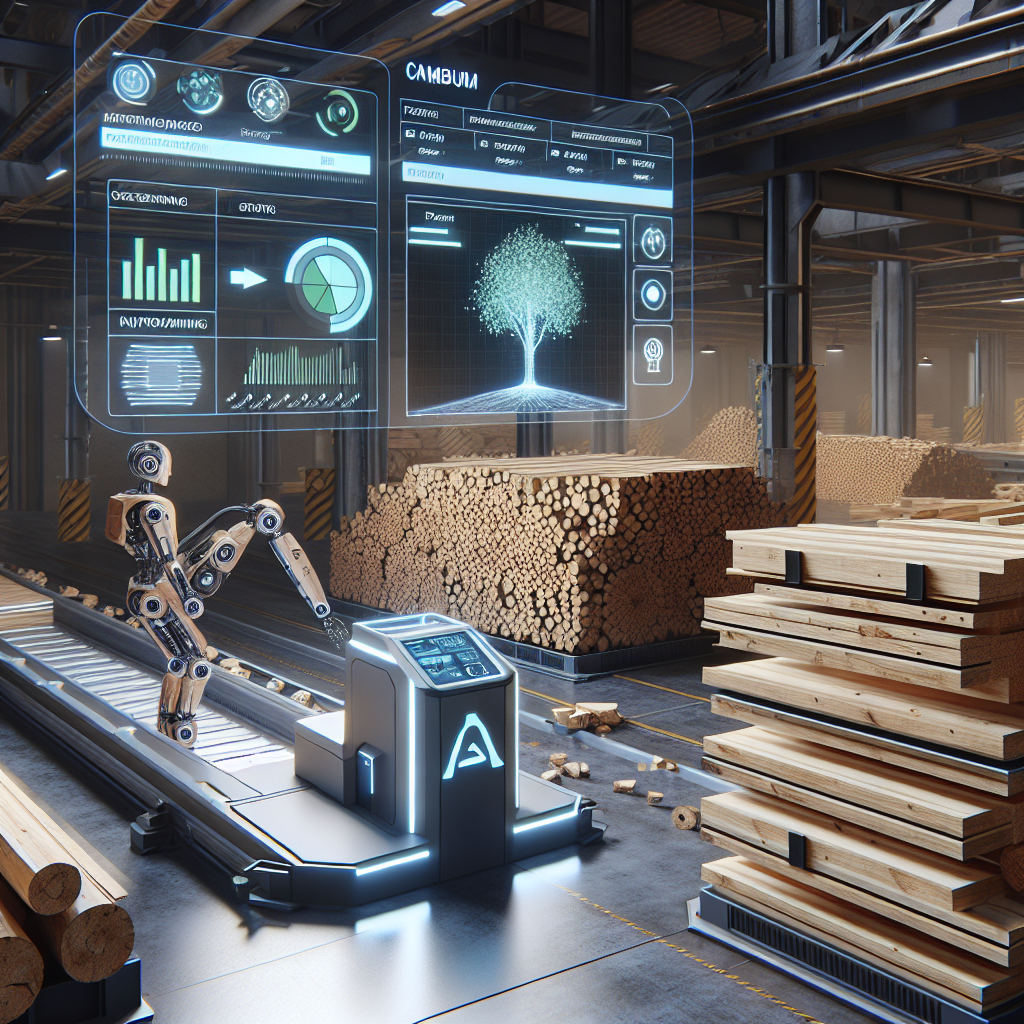Viewport: 1024px width, 1024px height.
Task: Click the white arrow between the charts
Action: tap(247, 278)
